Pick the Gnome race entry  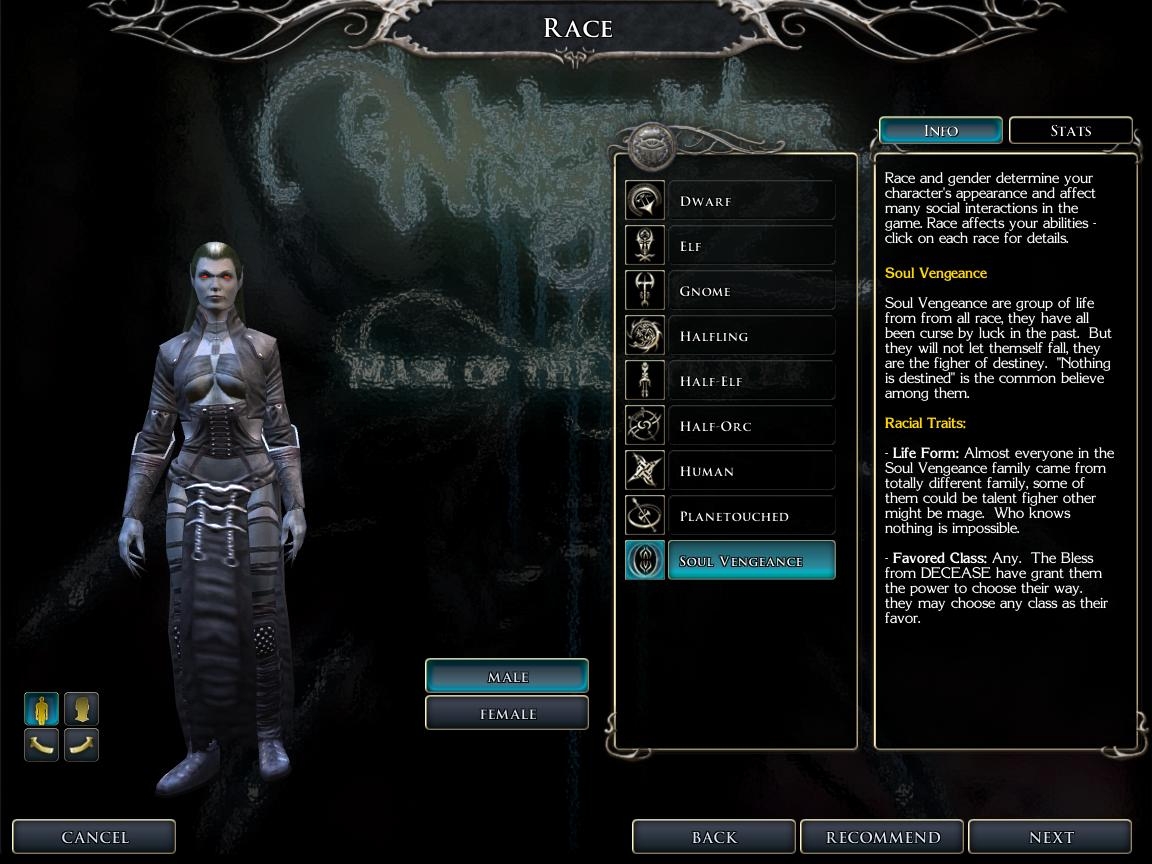750,291
